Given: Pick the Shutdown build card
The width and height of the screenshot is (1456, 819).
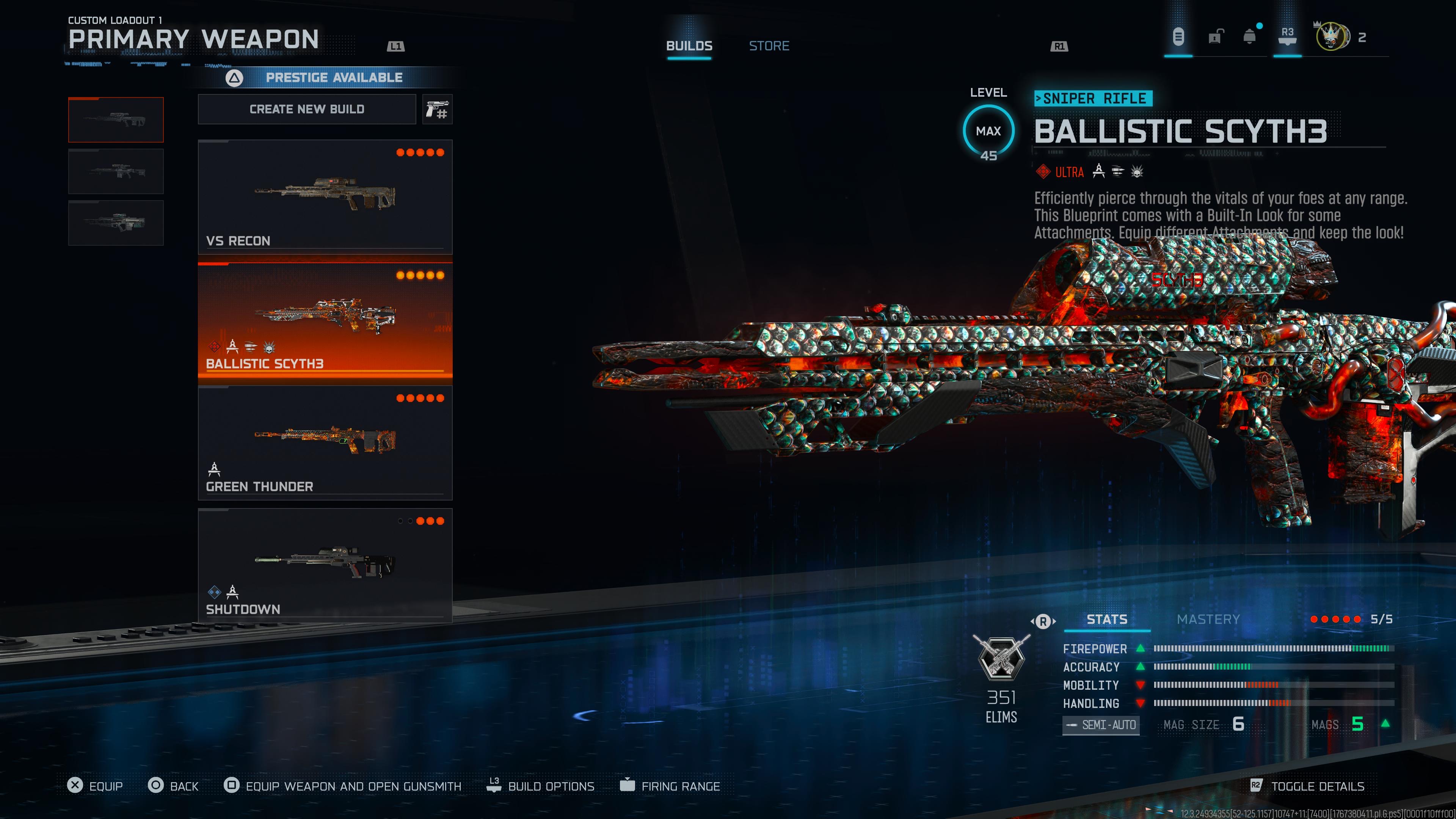Looking at the screenshot, I should tap(325, 565).
